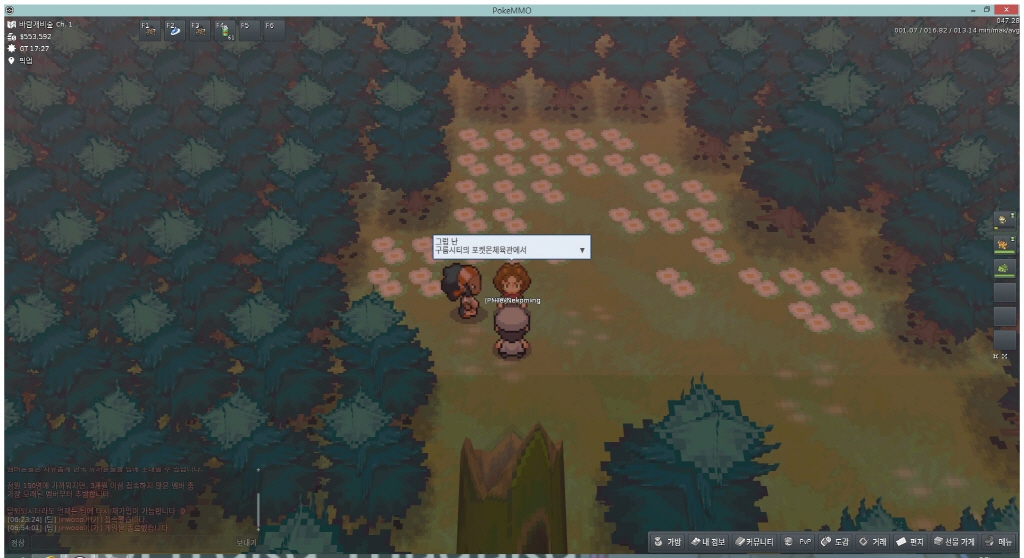Click the 보내기 send chat button
Viewport: 1024px width, 558px height.
coord(246,542)
